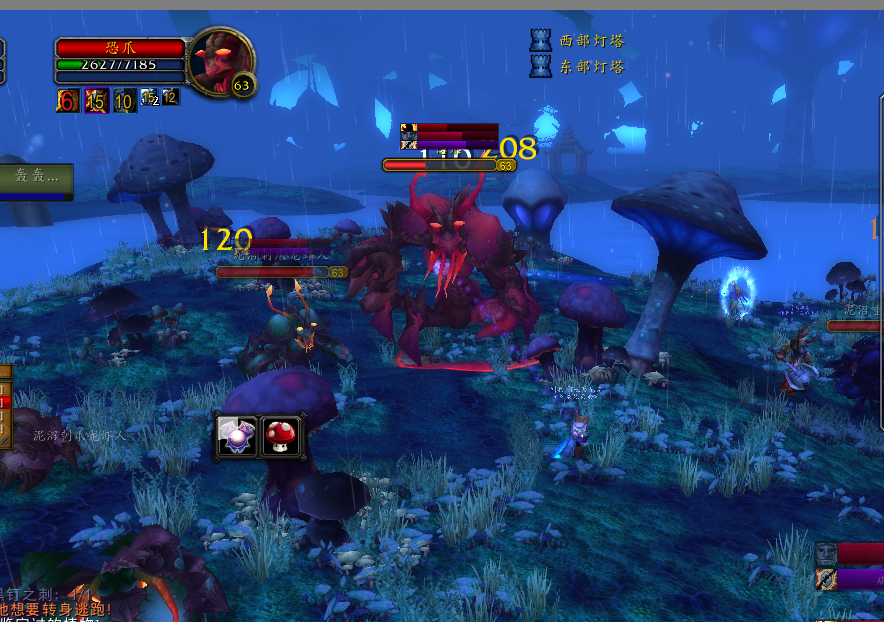Click the debuff icon showing 10
The image size is (884, 622).
124,100
